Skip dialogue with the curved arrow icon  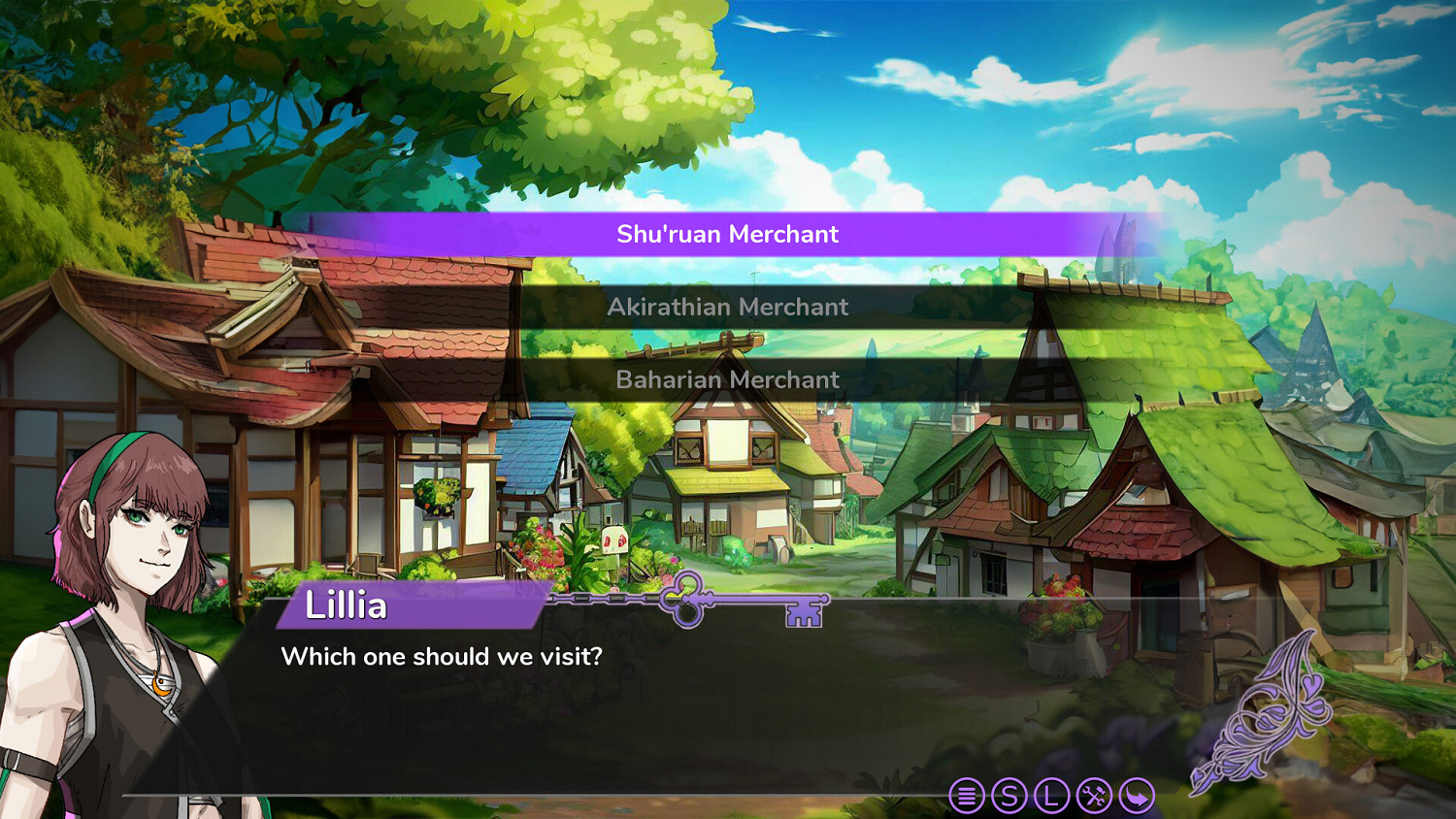[x=1136, y=795]
